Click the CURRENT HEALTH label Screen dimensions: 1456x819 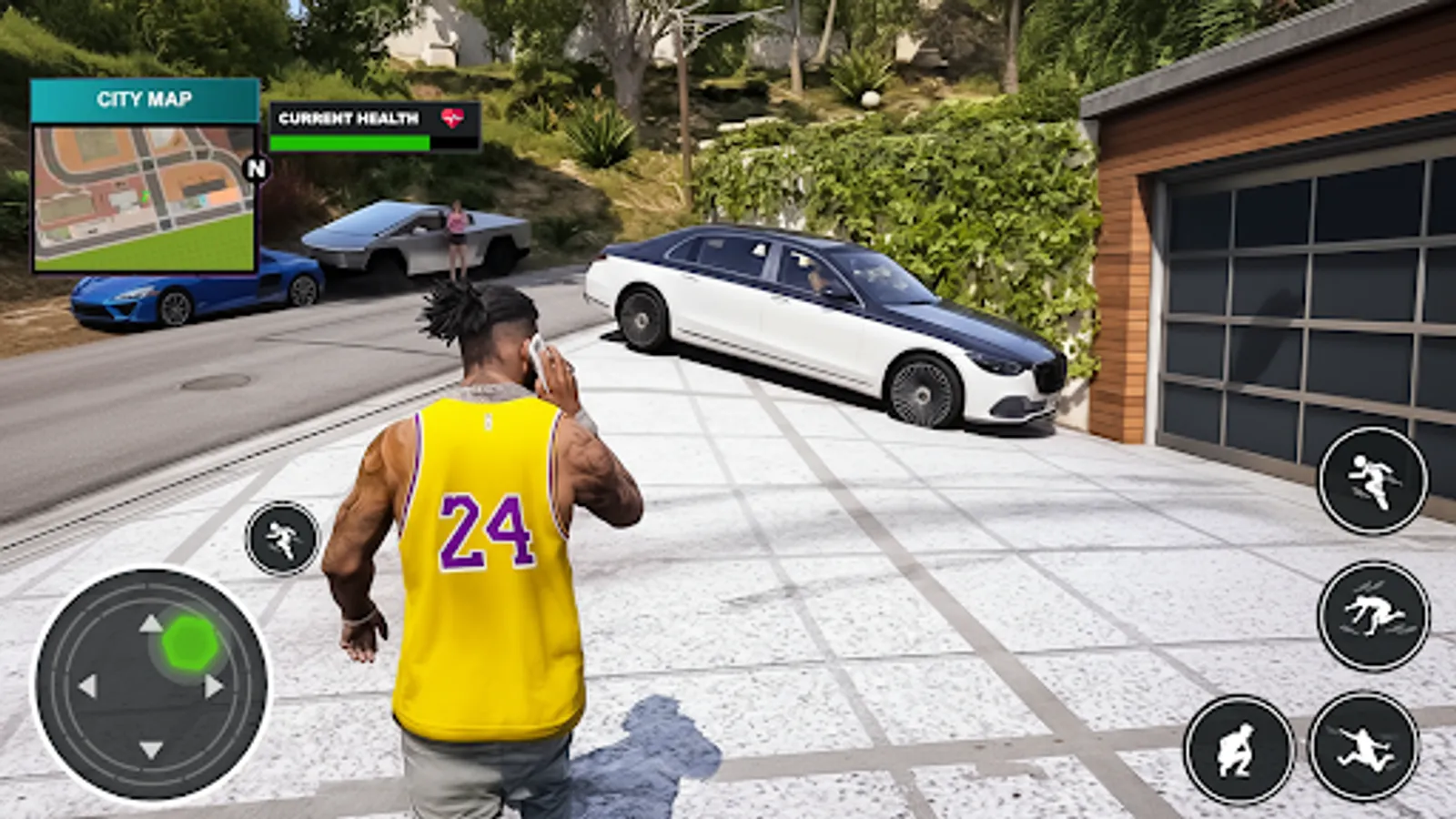pyautogui.click(x=349, y=116)
